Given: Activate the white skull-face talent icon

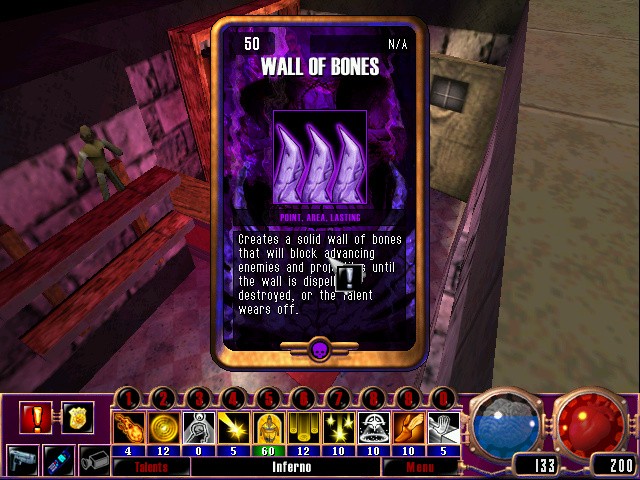Looking at the screenshot, I should pos(371,428).
